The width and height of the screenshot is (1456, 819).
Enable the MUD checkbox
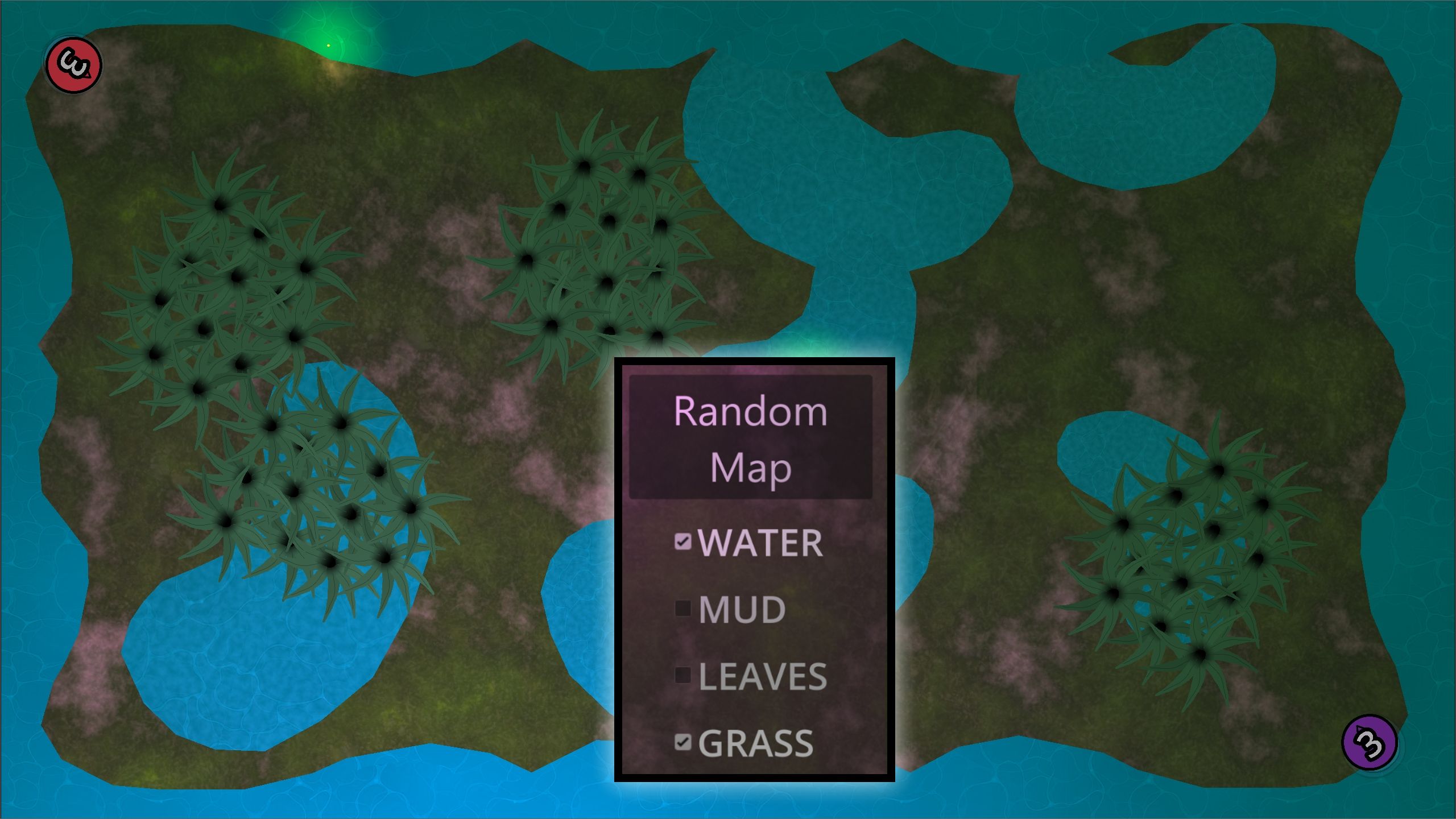[x=682, y=607]
